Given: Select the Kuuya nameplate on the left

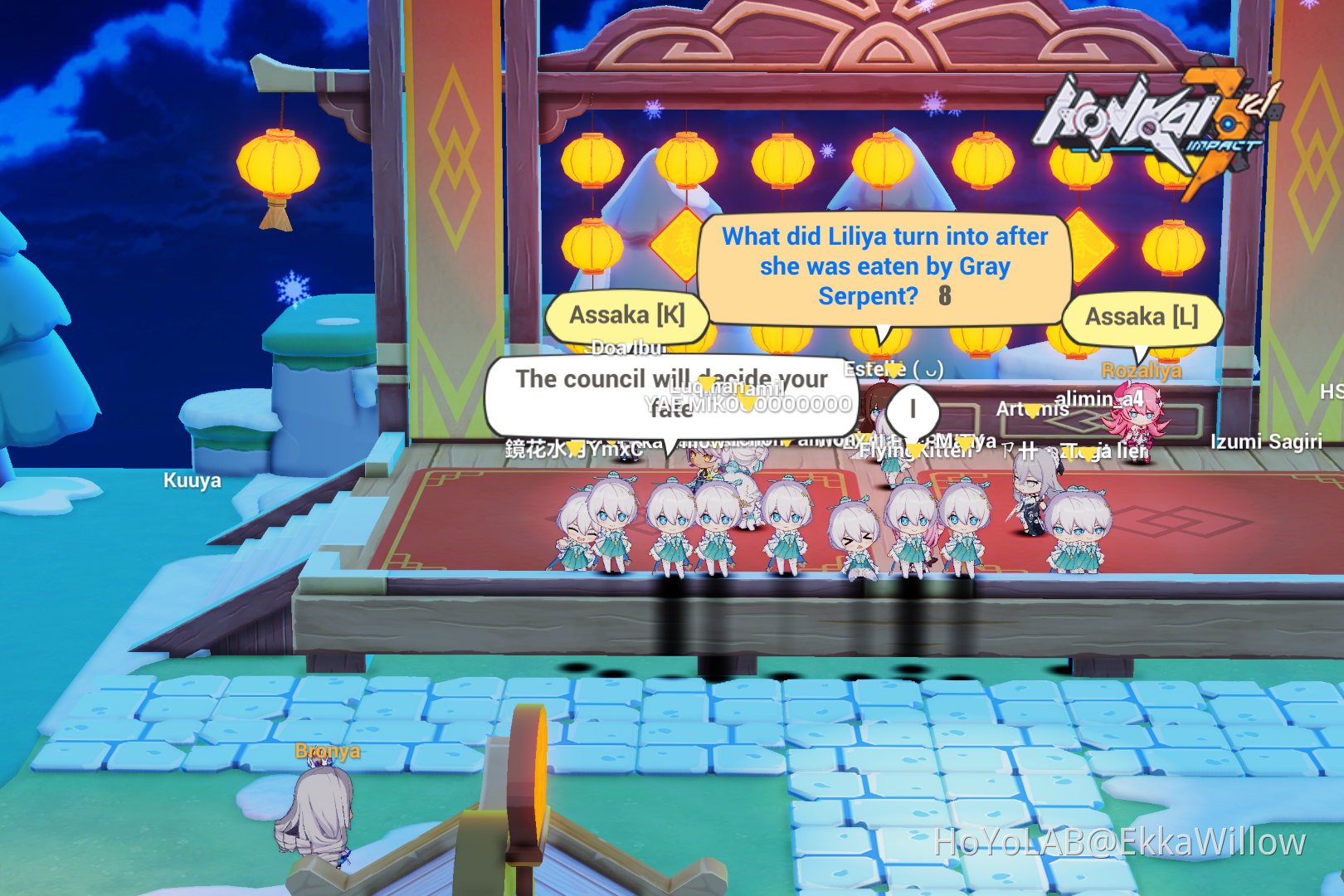Looking at the screenshot, I should [192, 480].
